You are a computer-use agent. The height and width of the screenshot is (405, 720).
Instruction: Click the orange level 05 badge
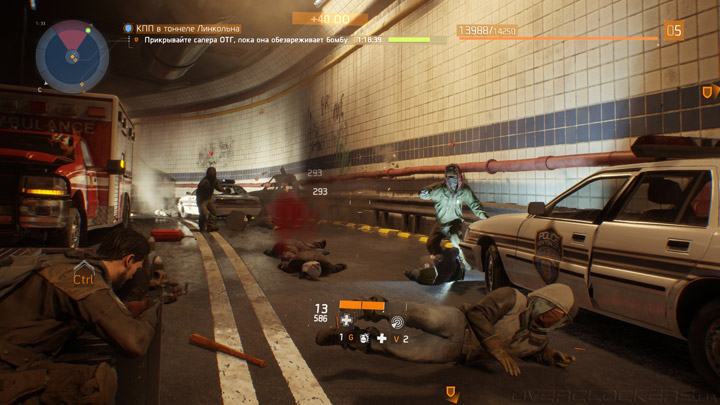pos(674,31)
